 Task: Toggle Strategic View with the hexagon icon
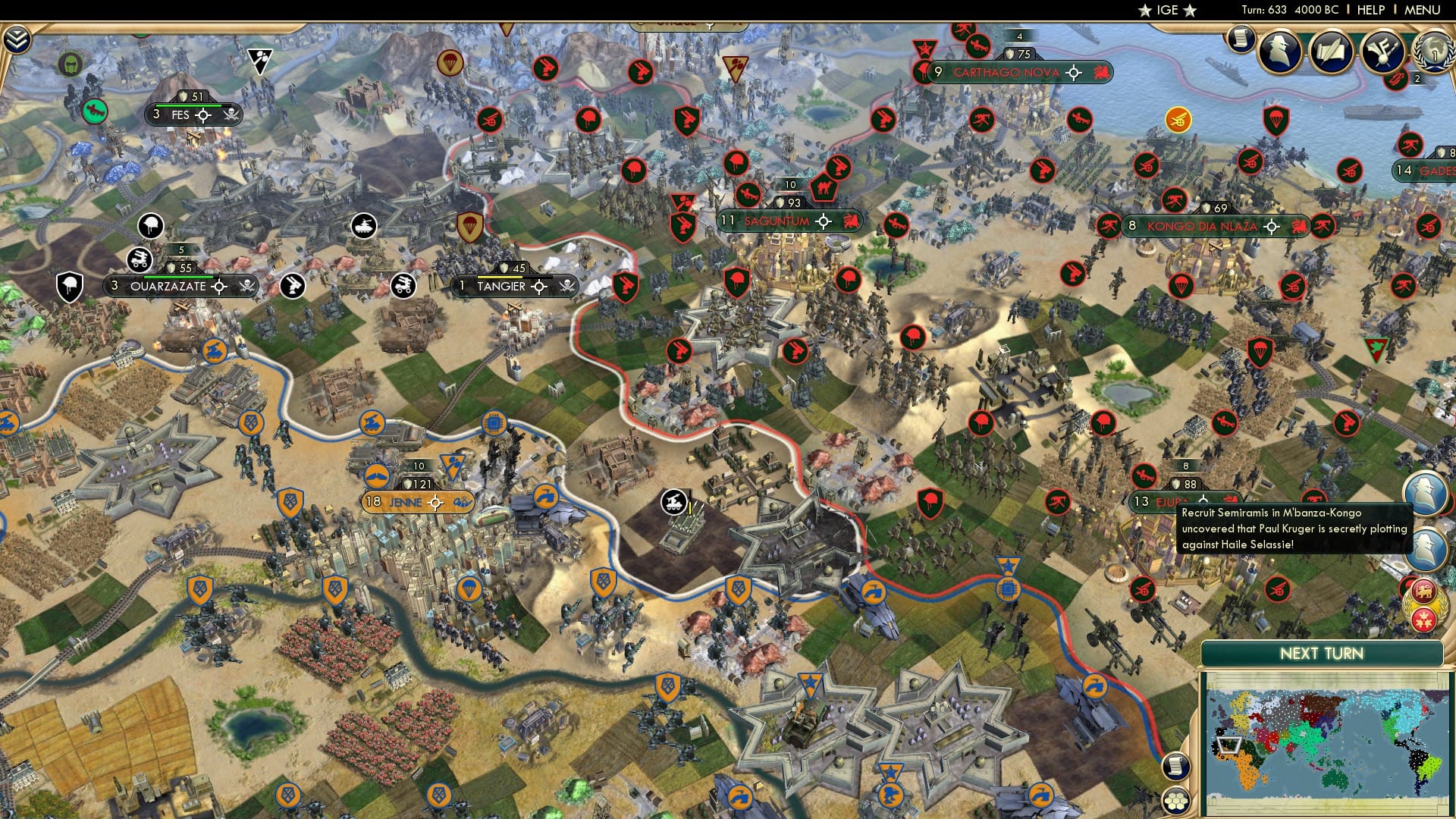point(1176,802)
